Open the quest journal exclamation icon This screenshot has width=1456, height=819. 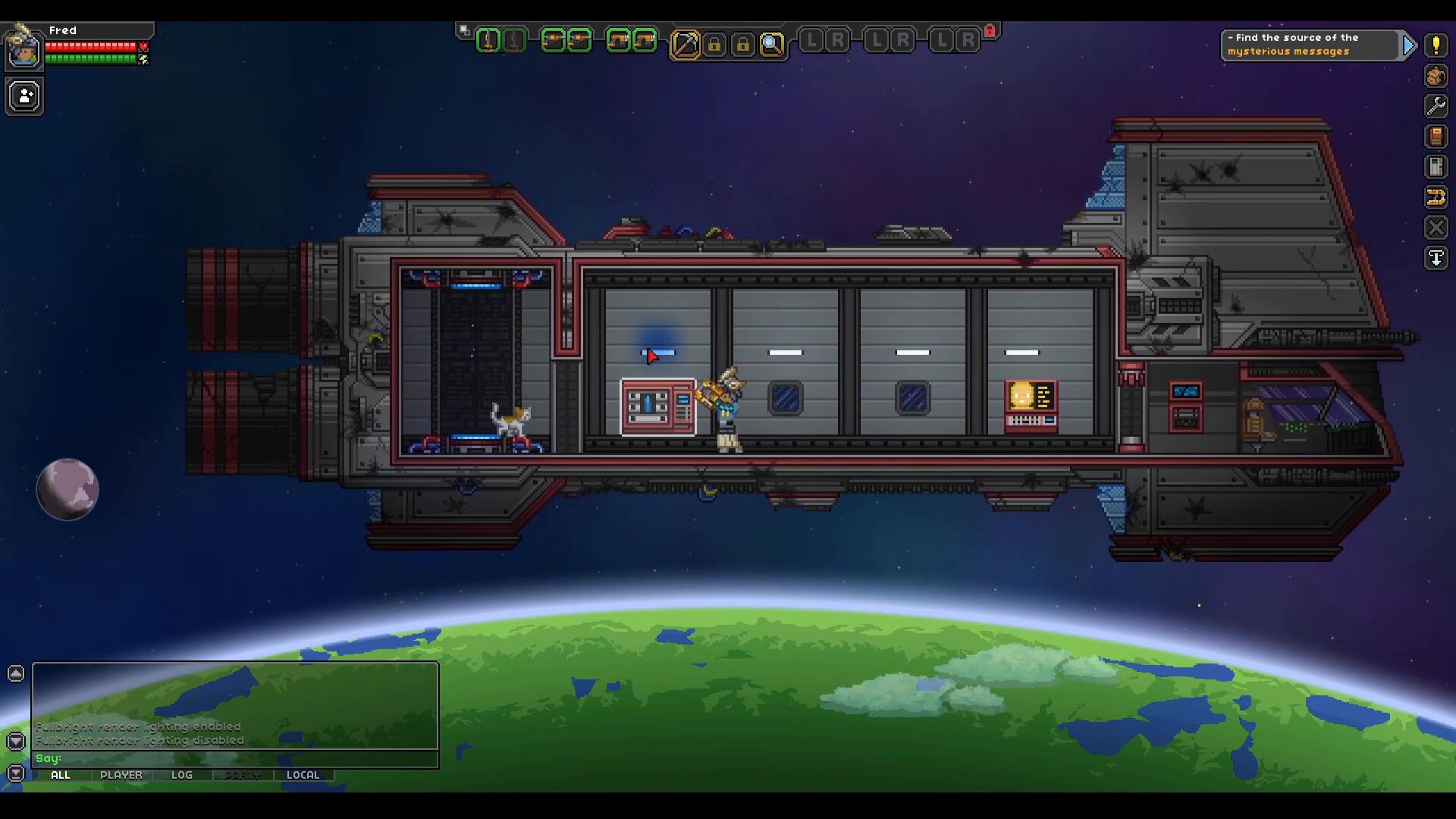pyautogui.click(x=1436, y=45)
